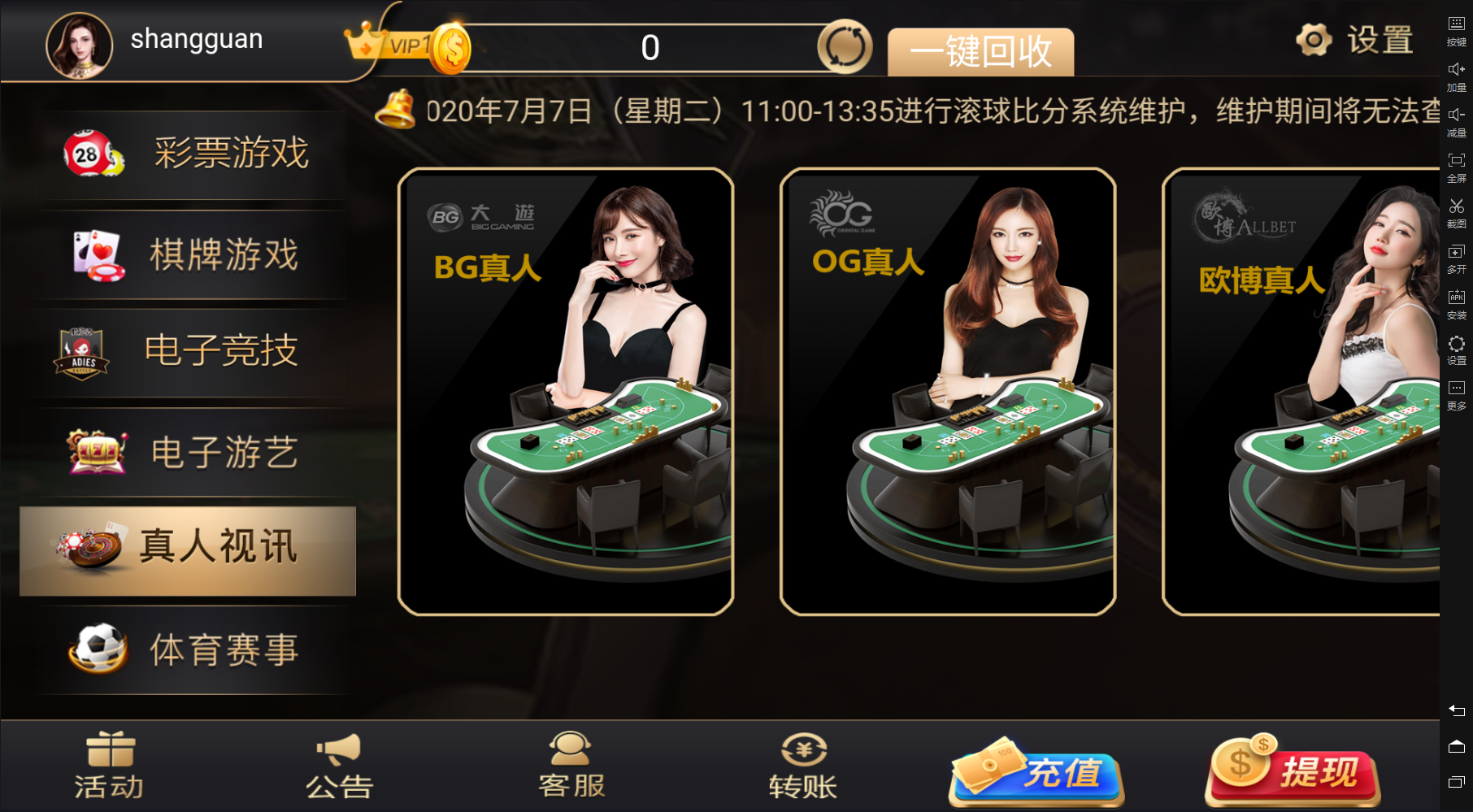Tap the 充值 recharge button

[1037, 771]
